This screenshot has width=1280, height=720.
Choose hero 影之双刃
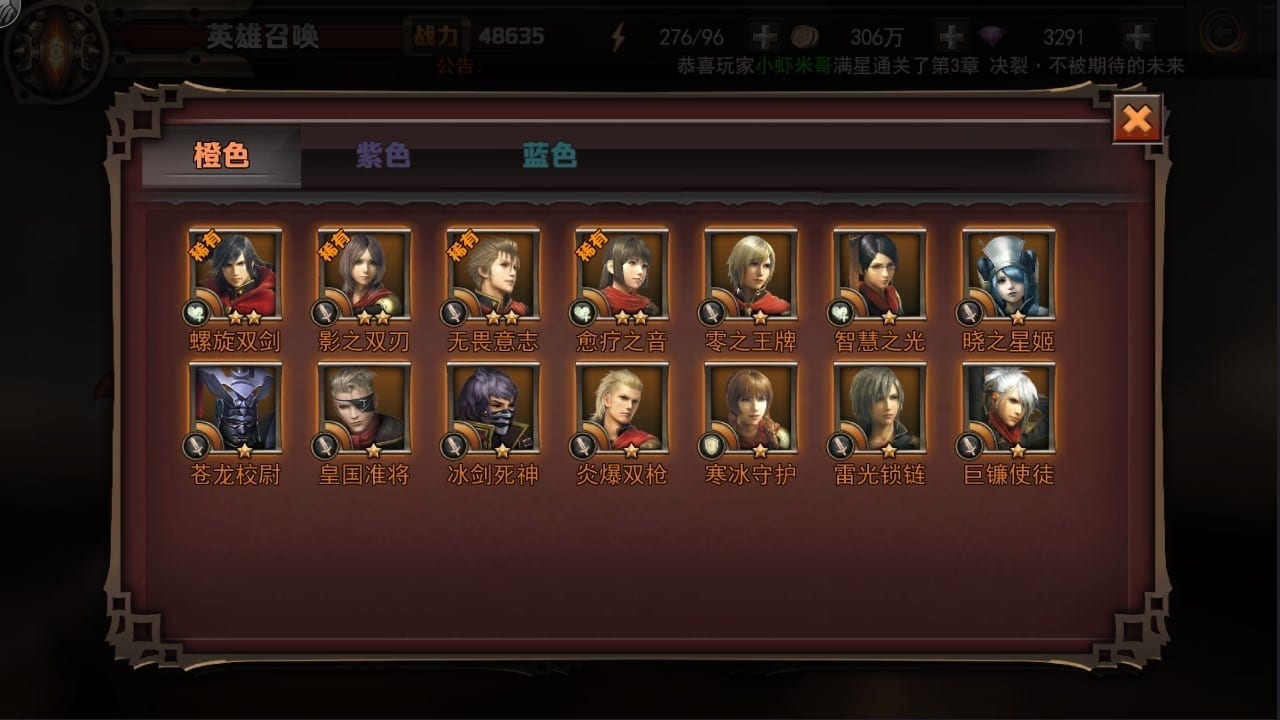(364, 275)
